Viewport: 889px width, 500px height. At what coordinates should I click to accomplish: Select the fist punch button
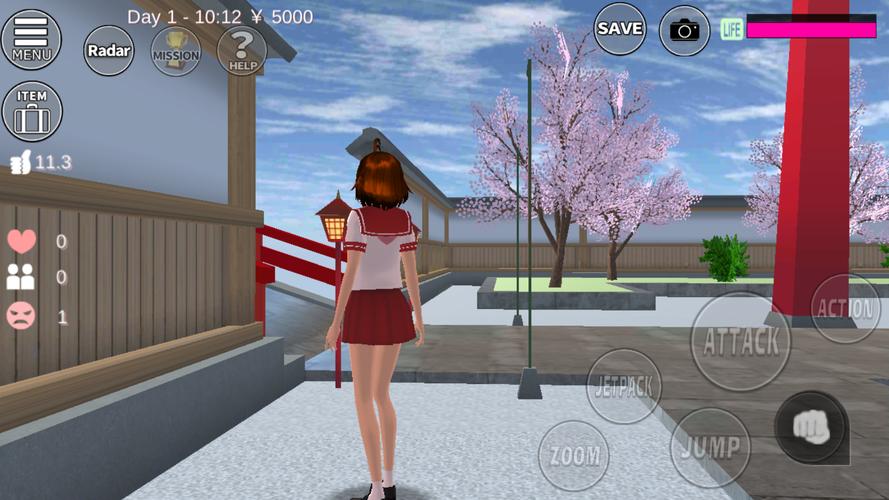pyautogui.click(x=810, y=427)
